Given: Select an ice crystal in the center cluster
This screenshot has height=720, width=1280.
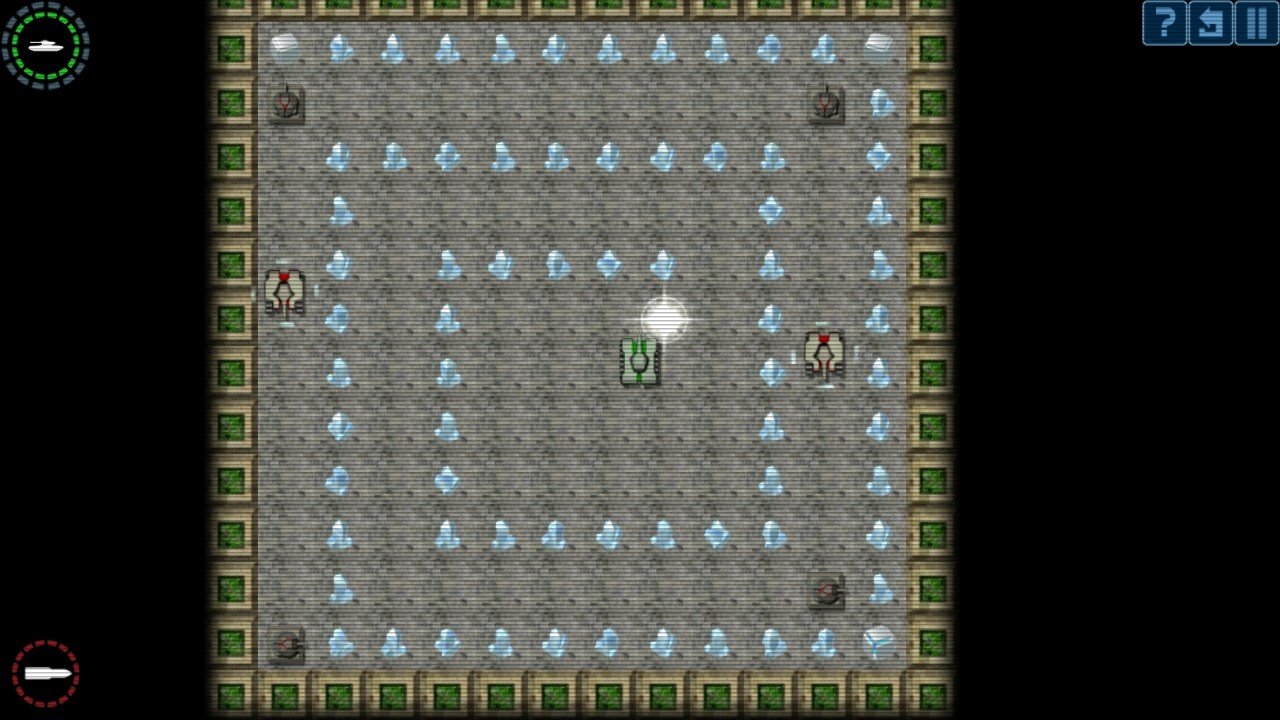Looking at the screenshot, I should tap(607, 263).
